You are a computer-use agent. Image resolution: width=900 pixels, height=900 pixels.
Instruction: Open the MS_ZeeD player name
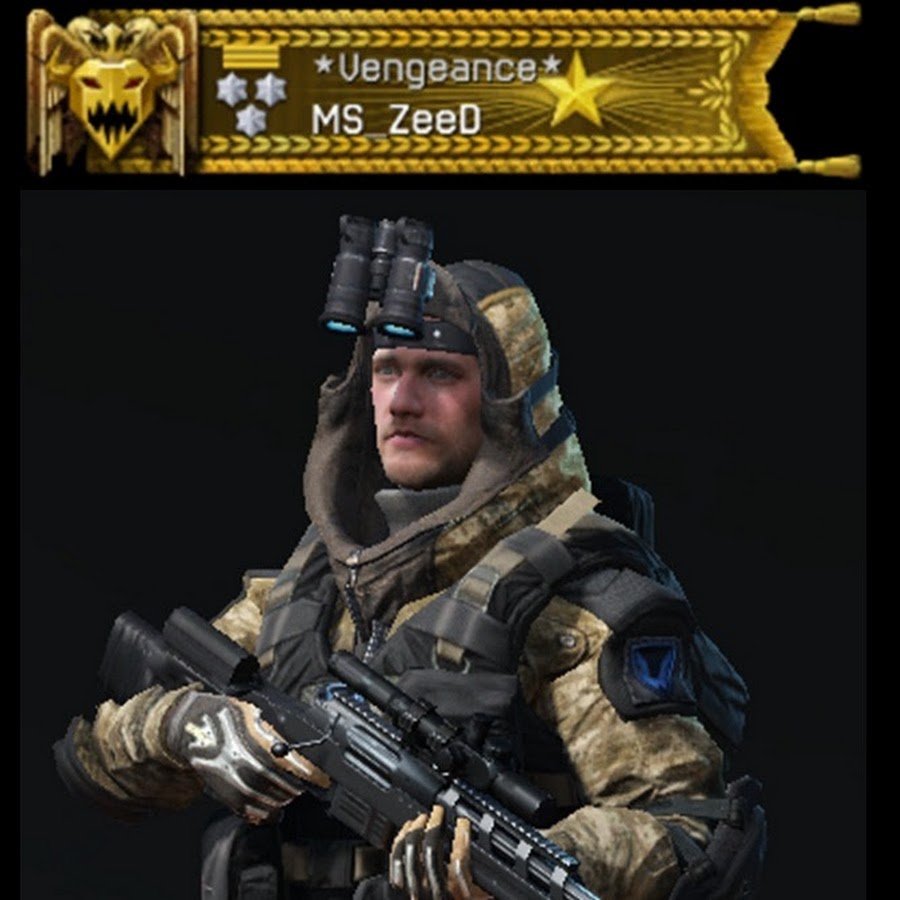click(x=396, y=120)
